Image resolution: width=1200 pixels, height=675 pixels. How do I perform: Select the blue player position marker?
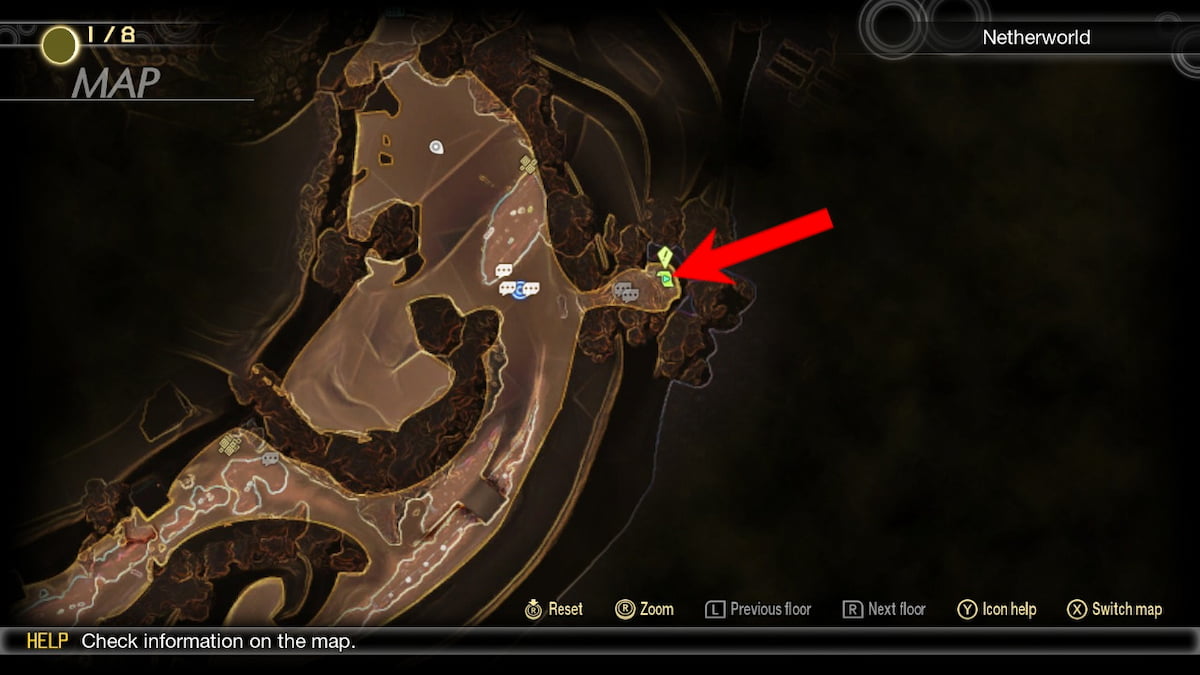[519, 290]
